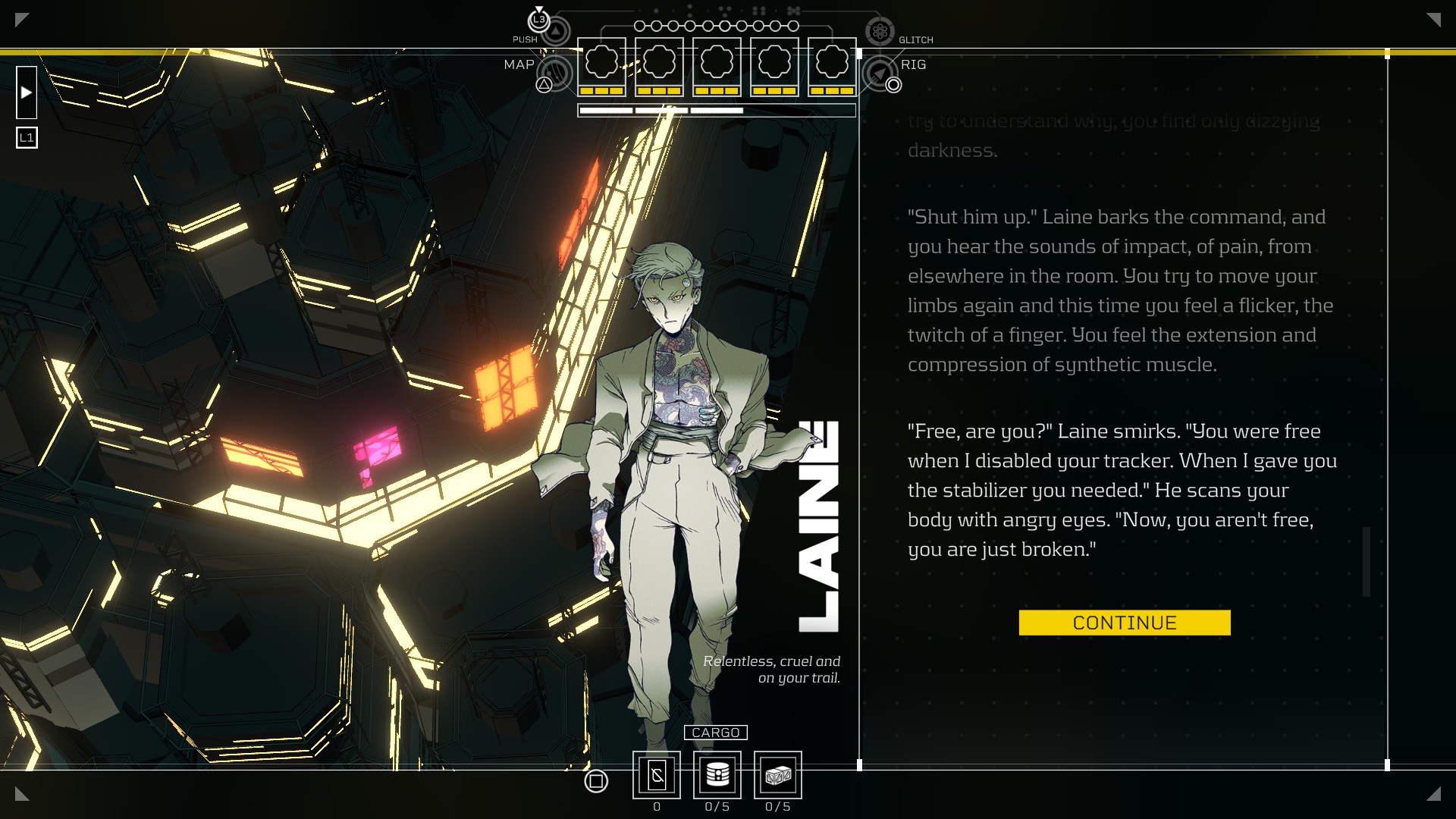
Task: Select the supply crates cargo slot
Action: click(777, 775)
